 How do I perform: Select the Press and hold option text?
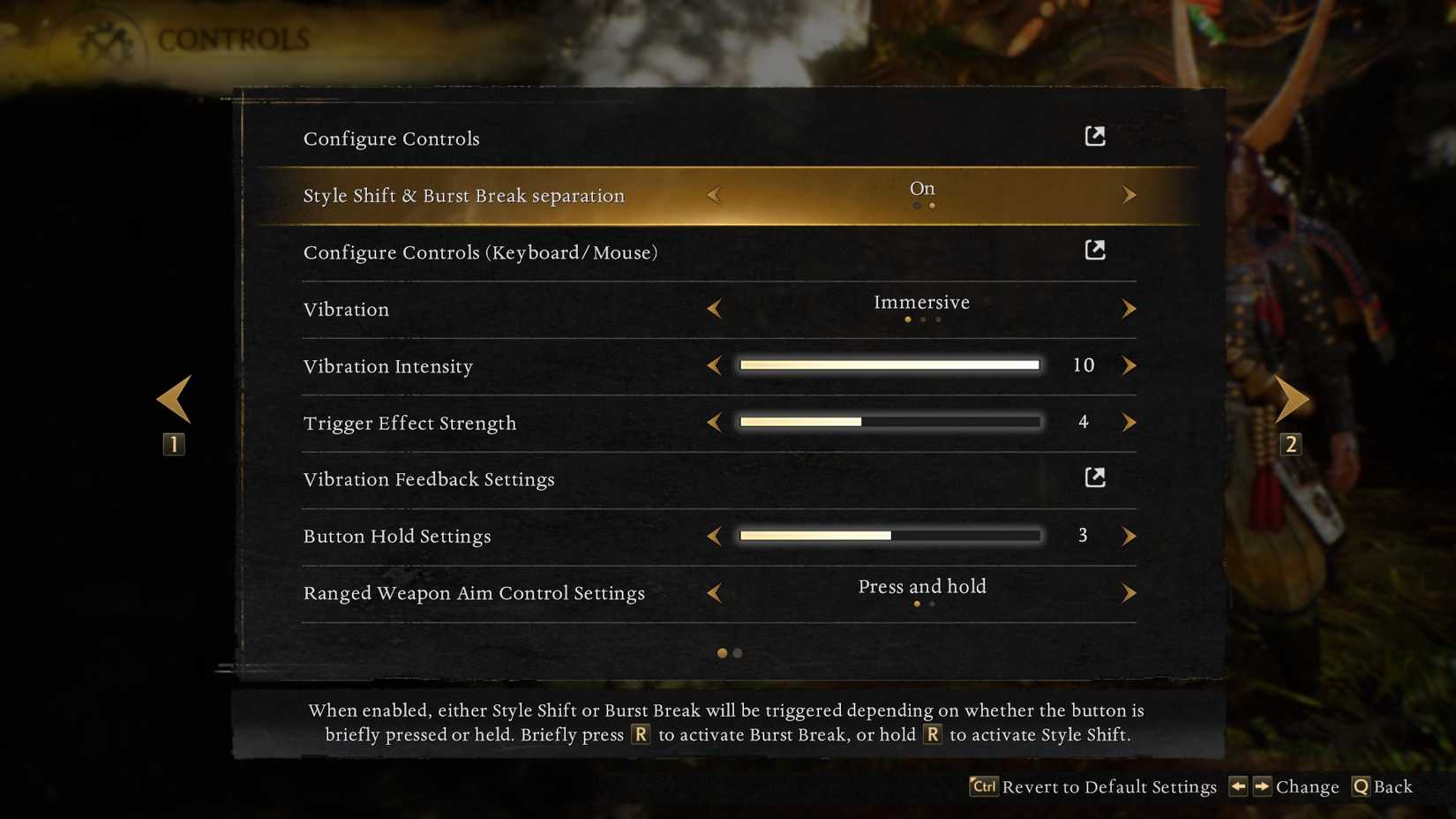coord(921,586)
